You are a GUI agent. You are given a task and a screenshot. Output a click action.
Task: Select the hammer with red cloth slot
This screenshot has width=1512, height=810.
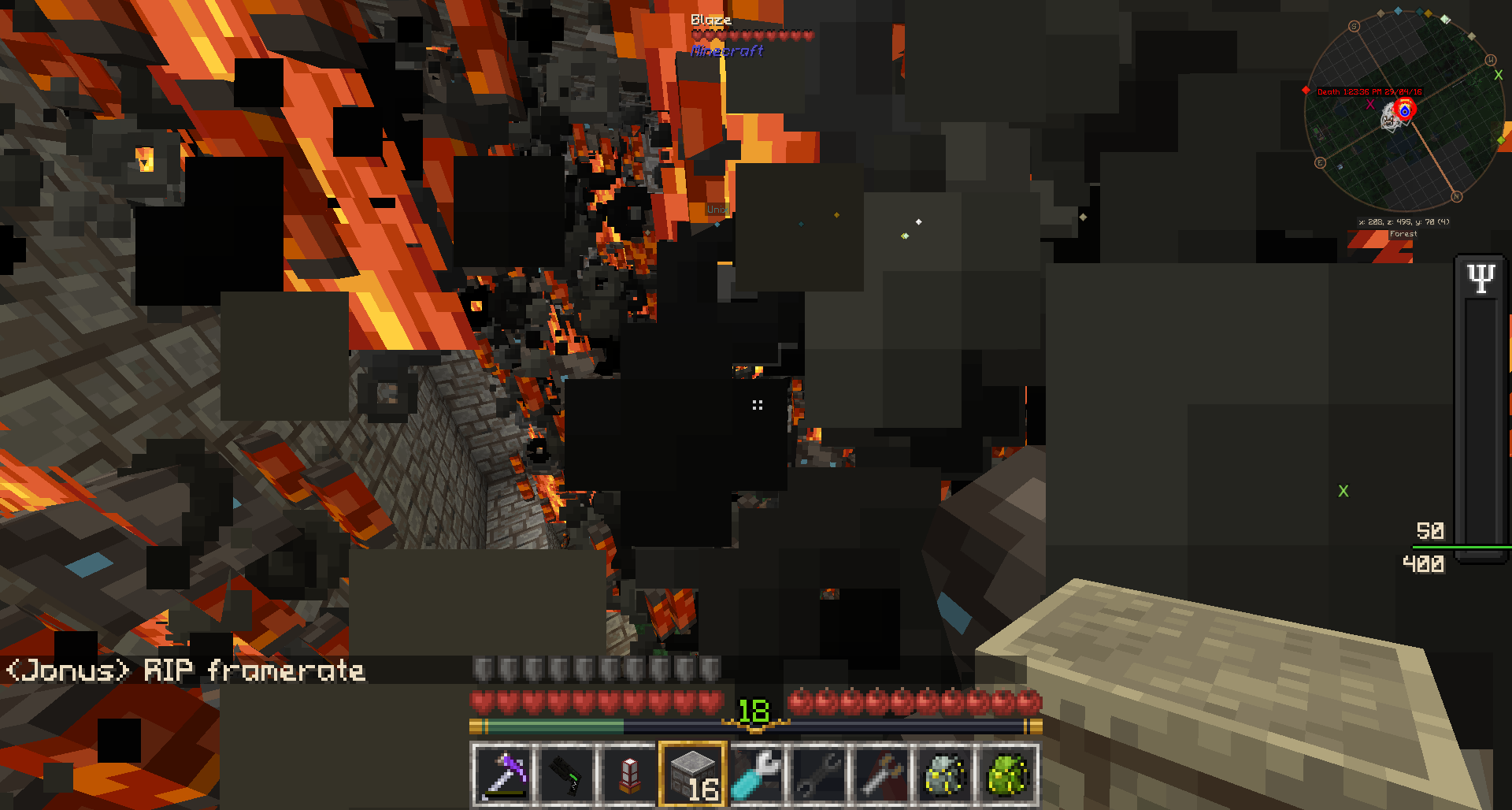881,774
